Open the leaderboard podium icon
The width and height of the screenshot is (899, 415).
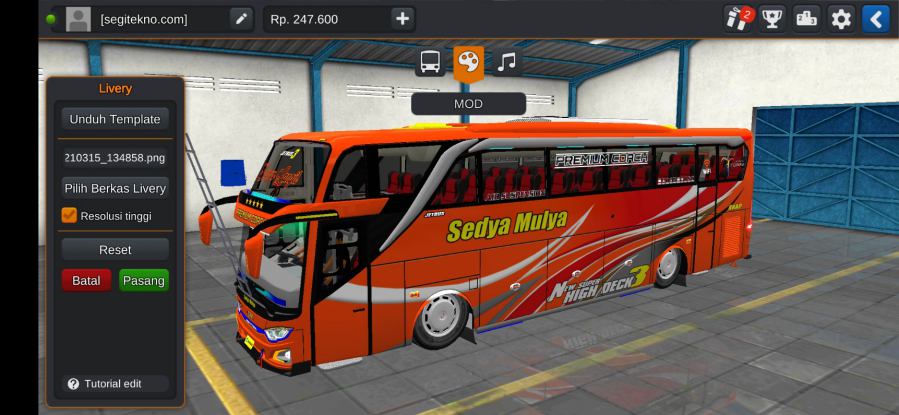pyautogui.click(x=806, y=19)
